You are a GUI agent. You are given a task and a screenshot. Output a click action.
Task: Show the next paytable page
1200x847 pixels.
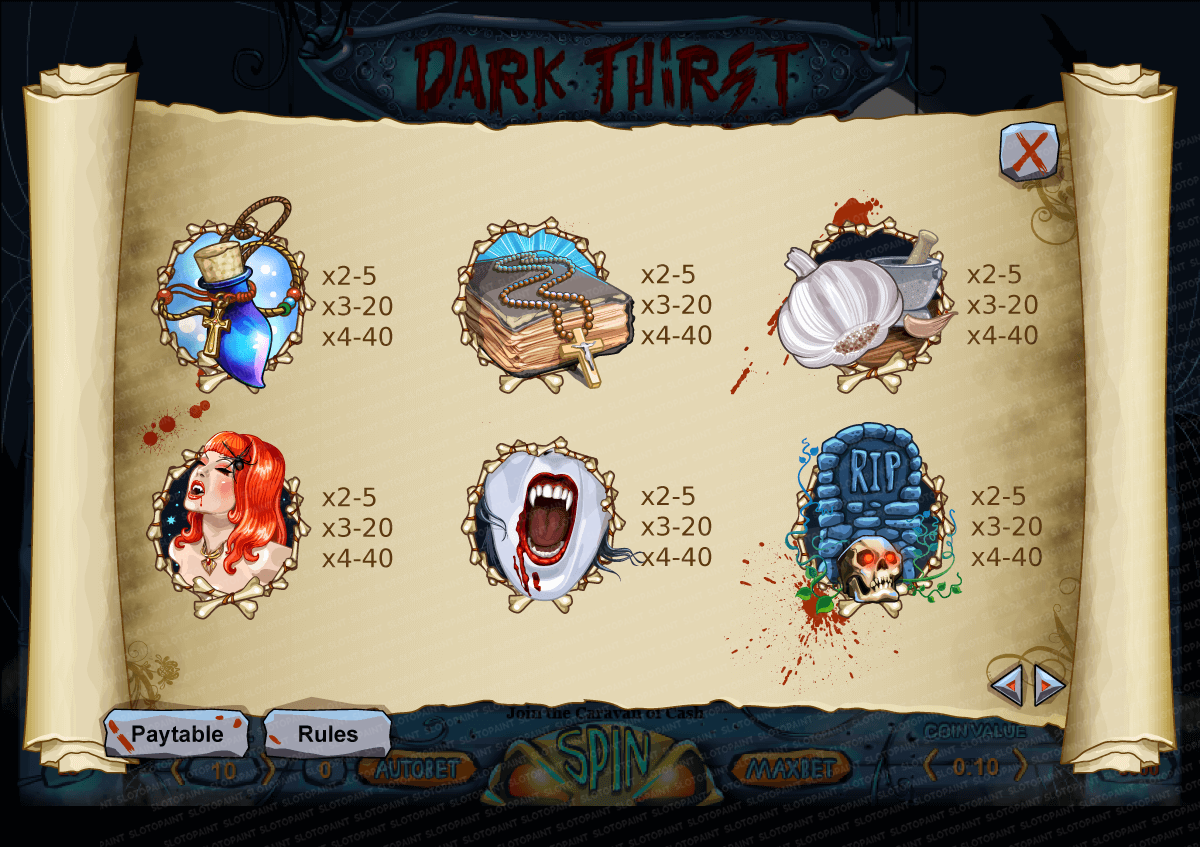tap(1047, 685)
